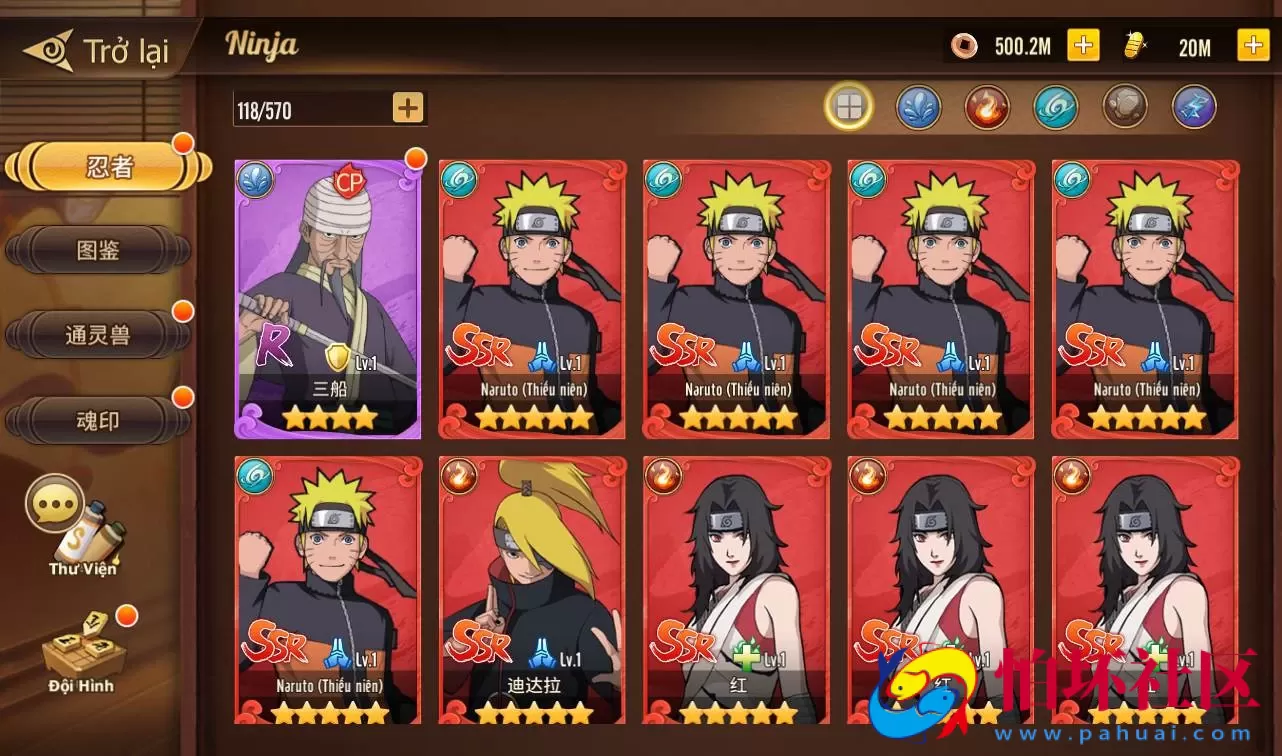
Task: Select the 忍者 tab
Action: tap(108, 167)
